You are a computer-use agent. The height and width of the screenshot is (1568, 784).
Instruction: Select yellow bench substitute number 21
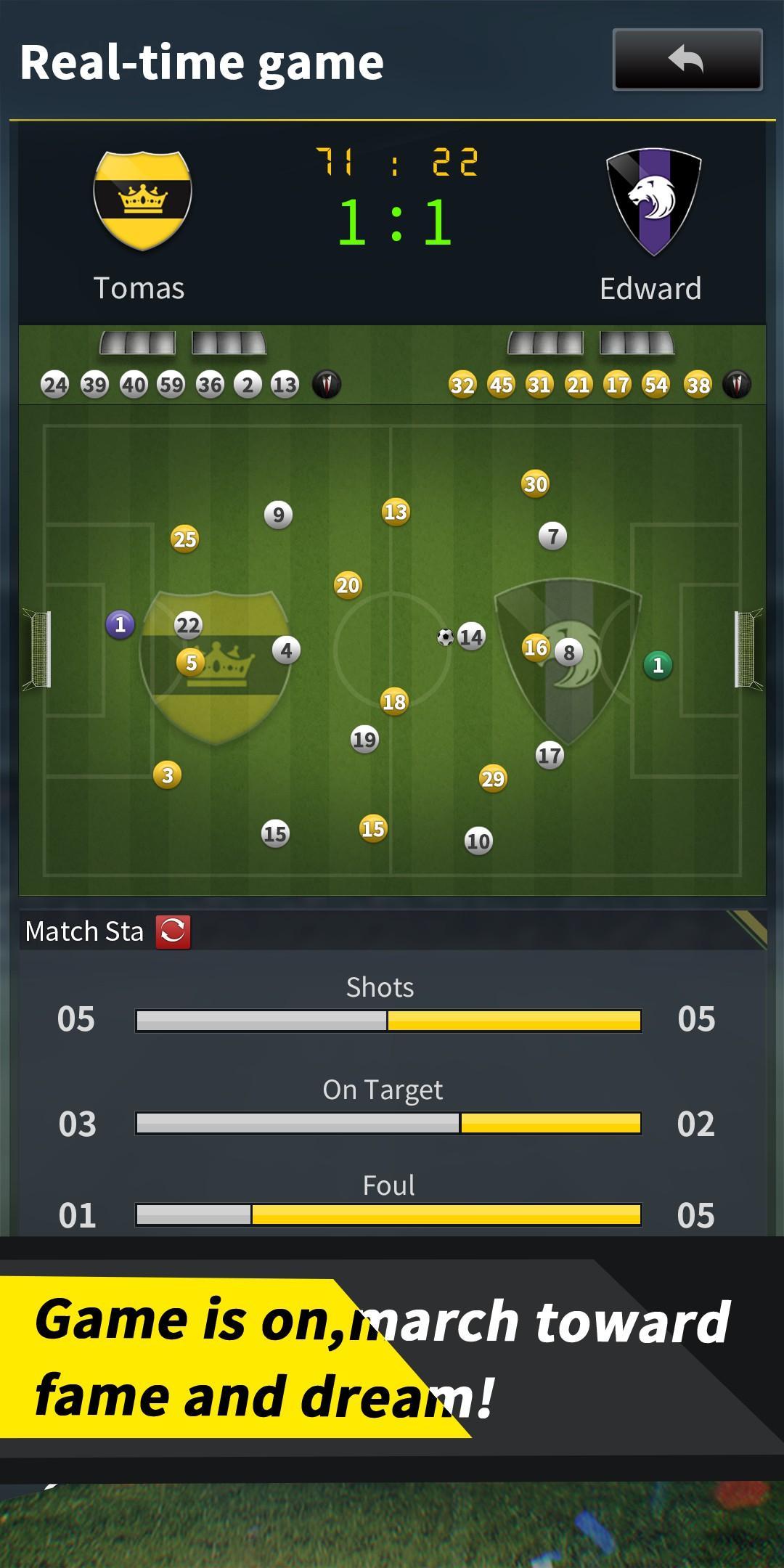tap(578, 385)
